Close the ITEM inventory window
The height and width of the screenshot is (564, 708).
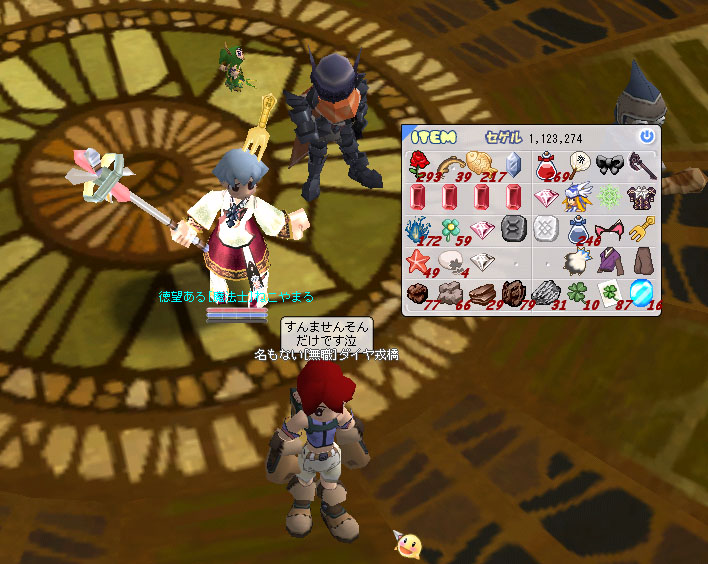647,136
